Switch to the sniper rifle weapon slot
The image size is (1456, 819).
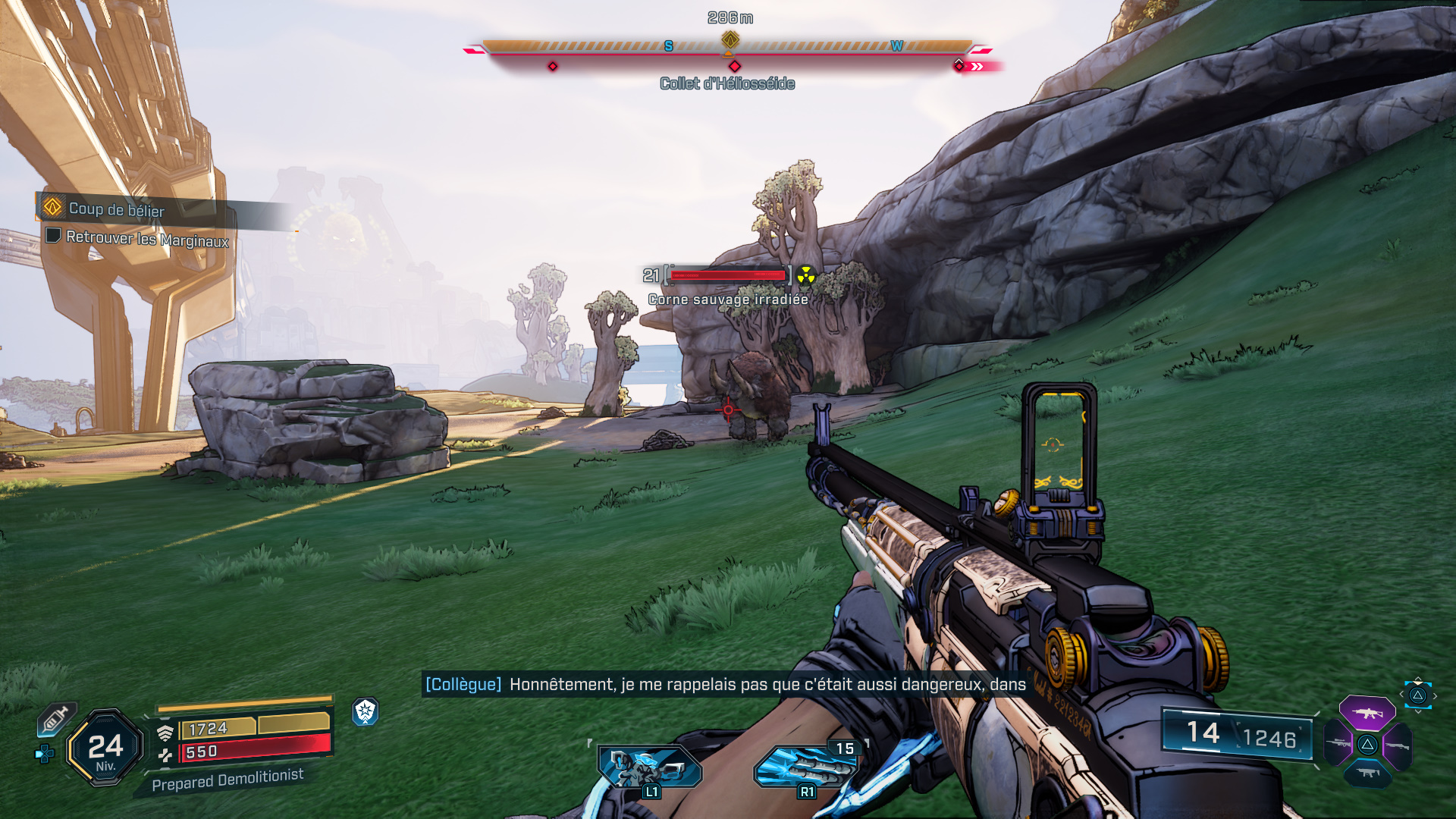coord(1338,744)
